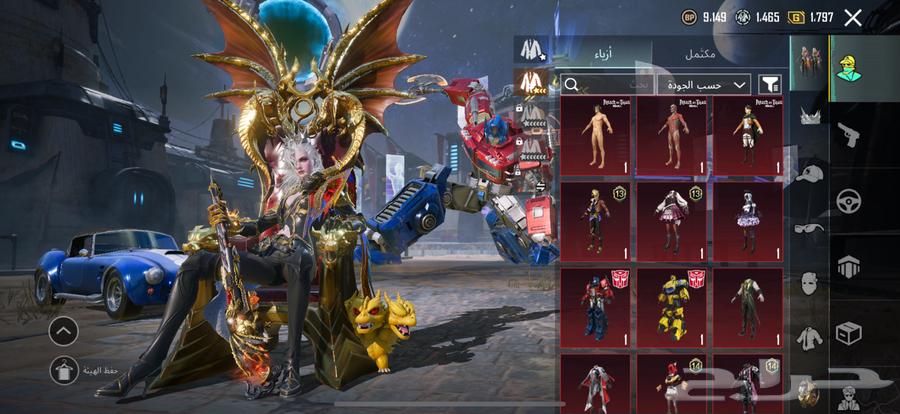Open the funnel filter options
This screenshot has width=900, height=414.
[770, 85]
